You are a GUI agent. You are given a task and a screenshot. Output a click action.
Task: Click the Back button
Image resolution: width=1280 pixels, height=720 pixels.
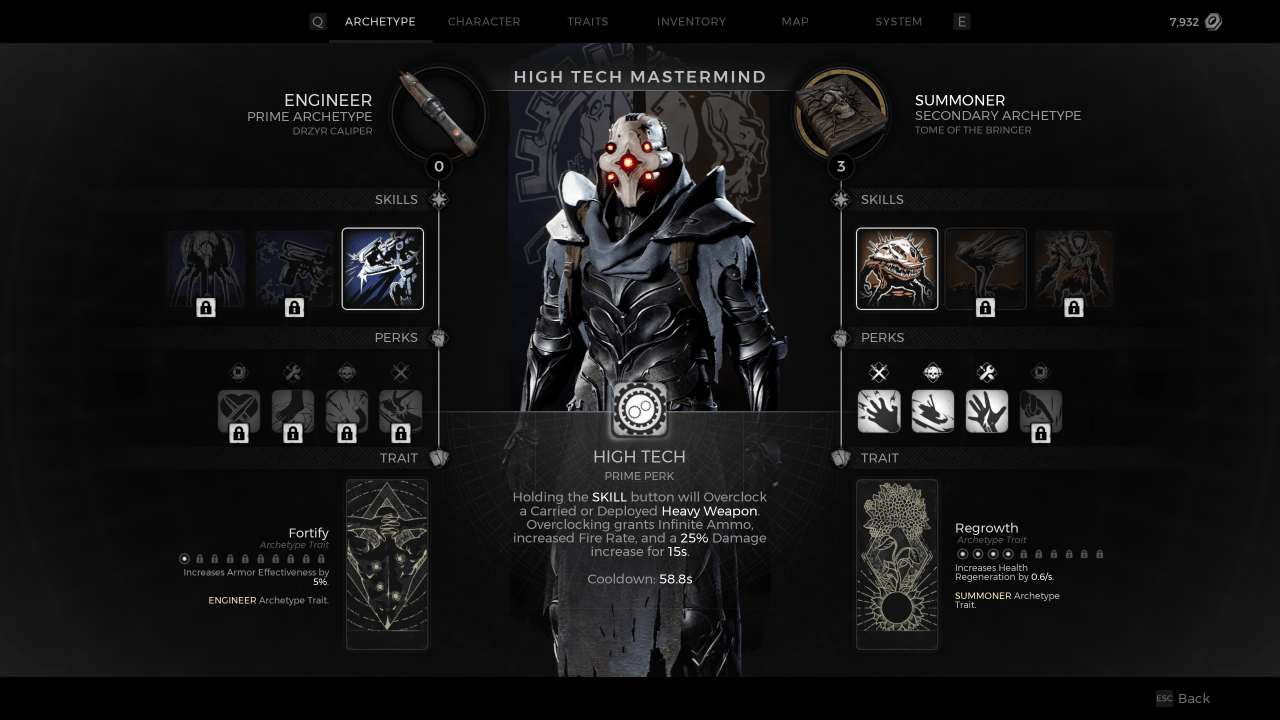tap(1185, 698)
